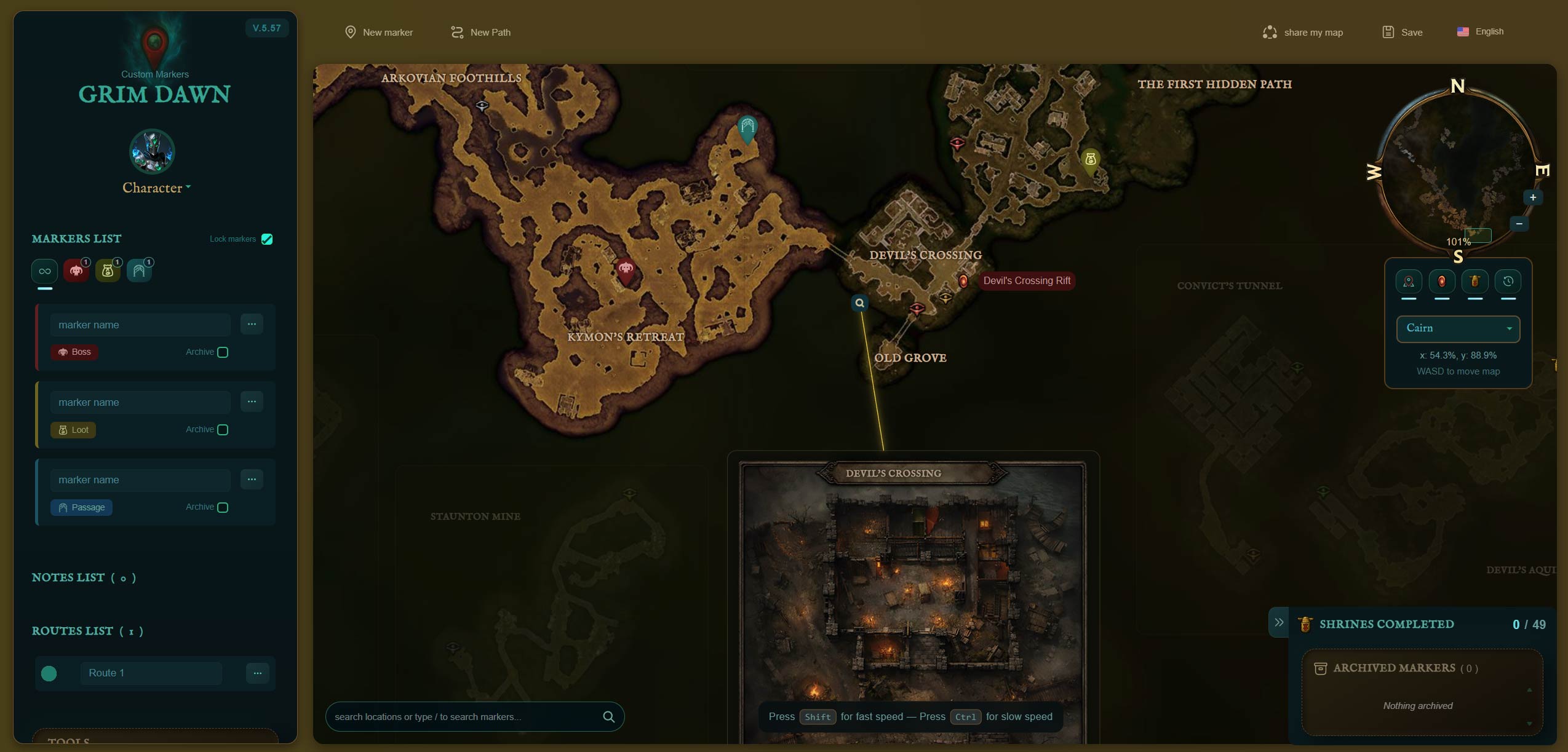The width and height of the screenshot is (1568, 752).
Task: Zoom out with the compass minus button
Action: (x=1519, y=223)
